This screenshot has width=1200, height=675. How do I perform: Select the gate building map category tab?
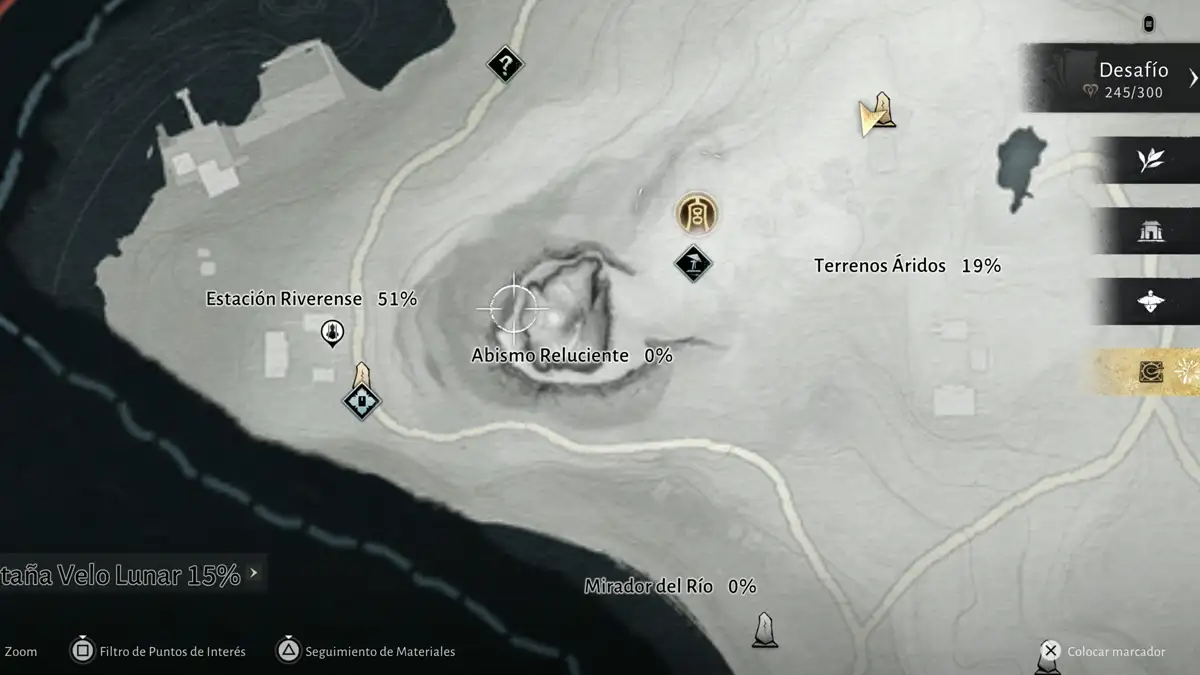pyautogui.click(x=1150, y=232)
